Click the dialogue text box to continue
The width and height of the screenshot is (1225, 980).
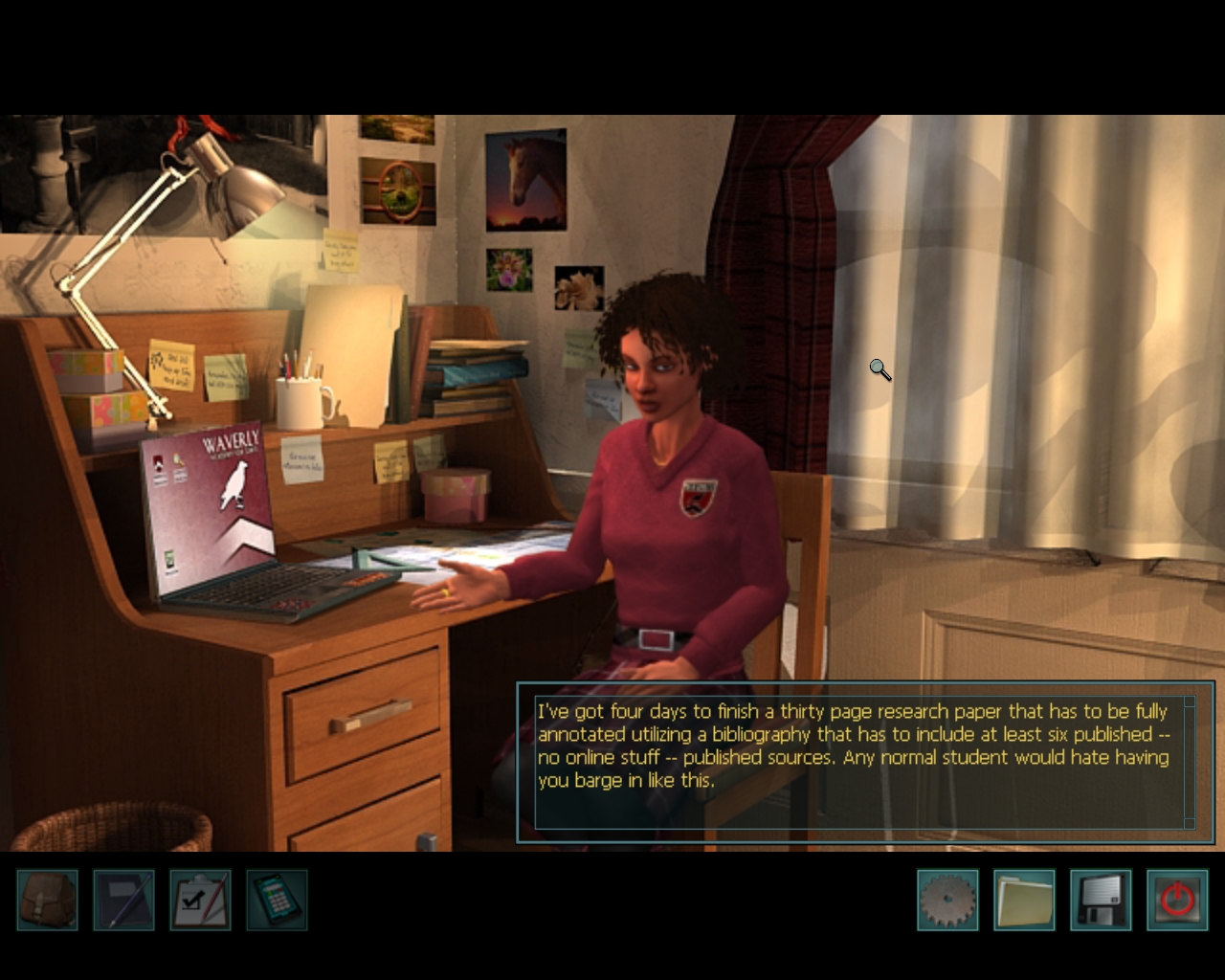[x=858, y=762]
